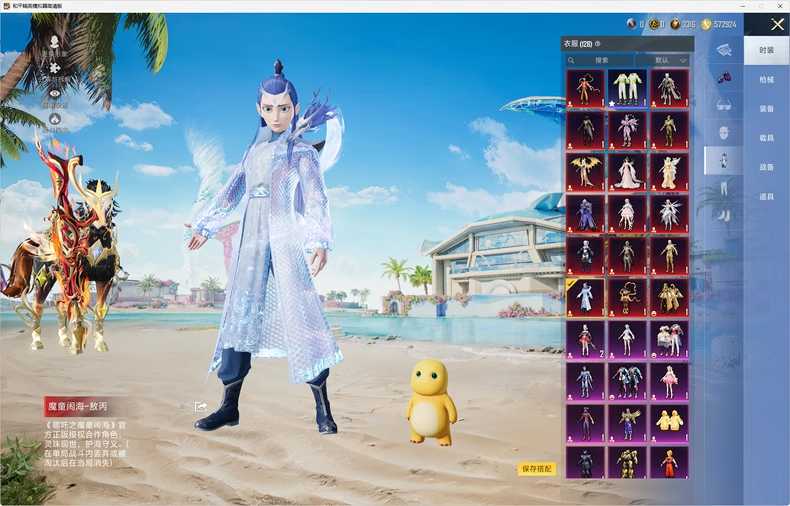The width and height of the screenshot is (790, 506).
Task: Open the face mask category icon
Action: (723, 131)
